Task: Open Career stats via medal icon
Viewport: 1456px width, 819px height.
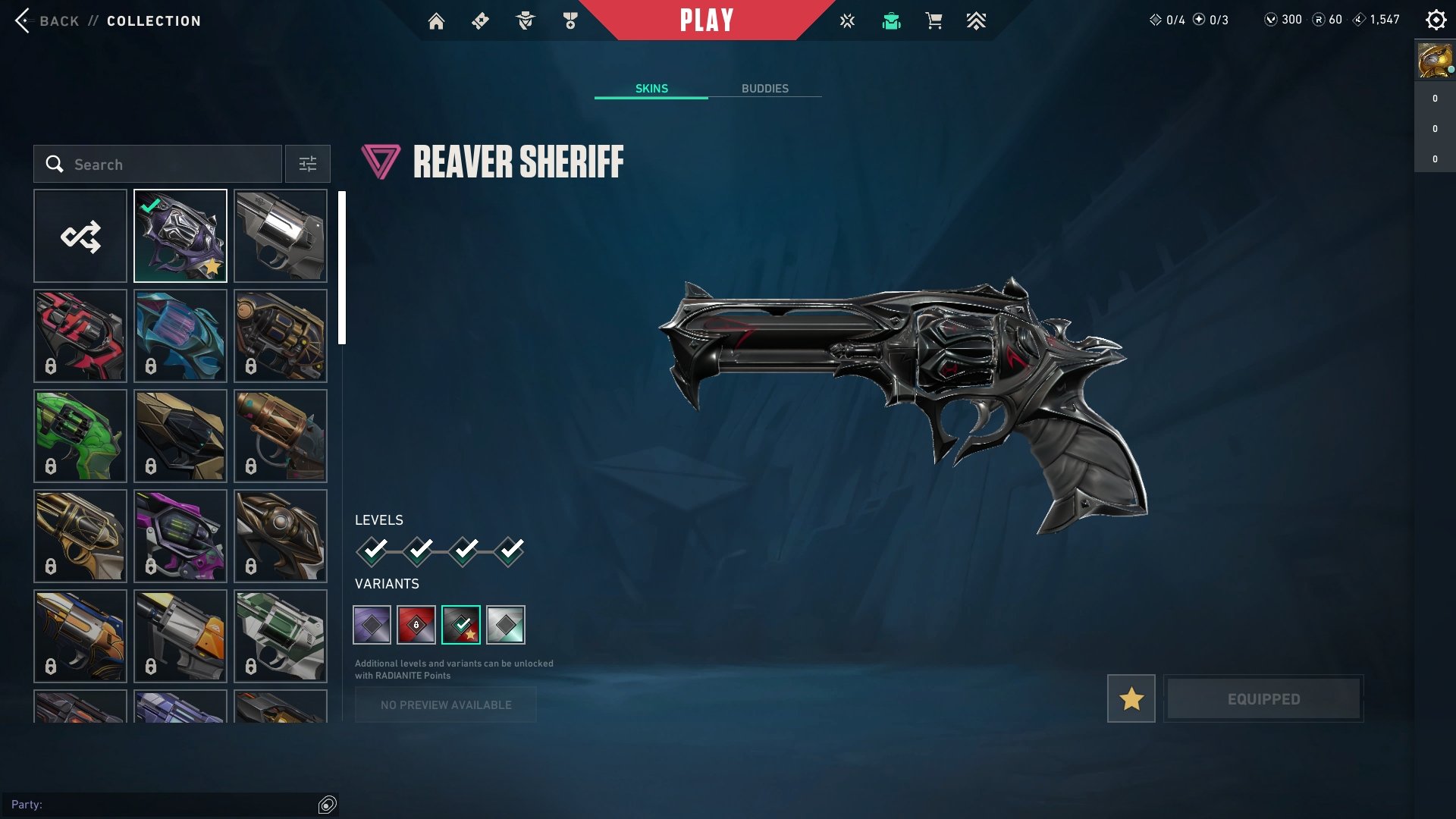Action: click(x=571, y=21)
